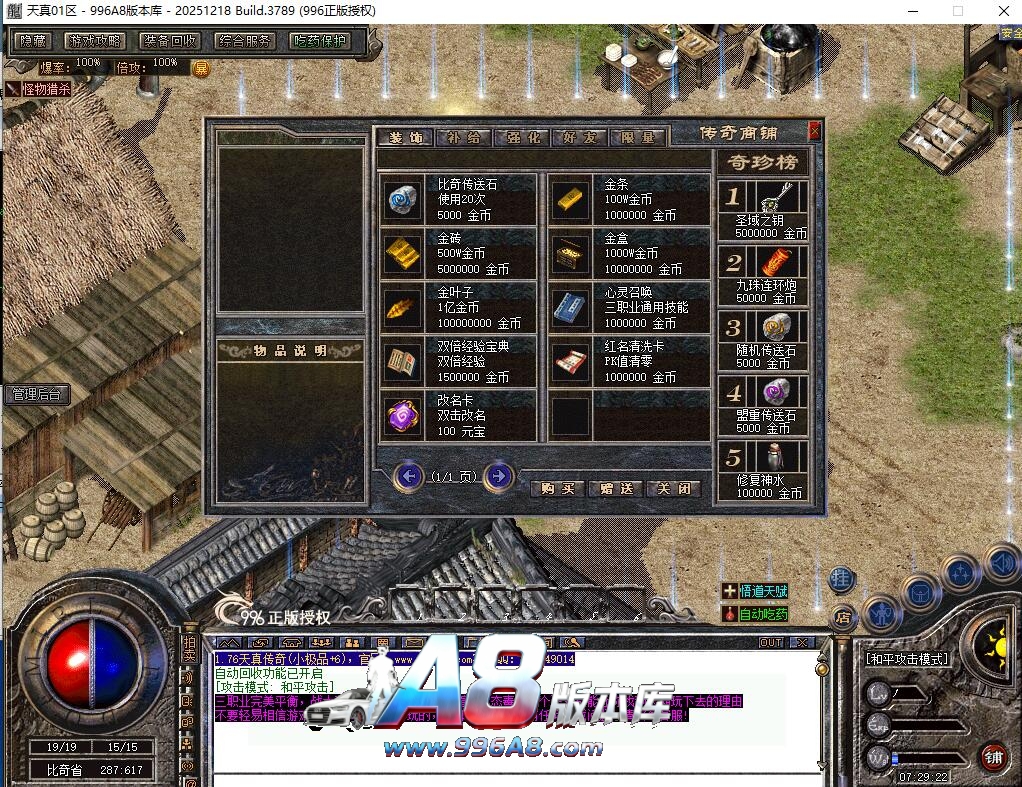Open the 悟道天赋 talent panel

tap(755, 591)
